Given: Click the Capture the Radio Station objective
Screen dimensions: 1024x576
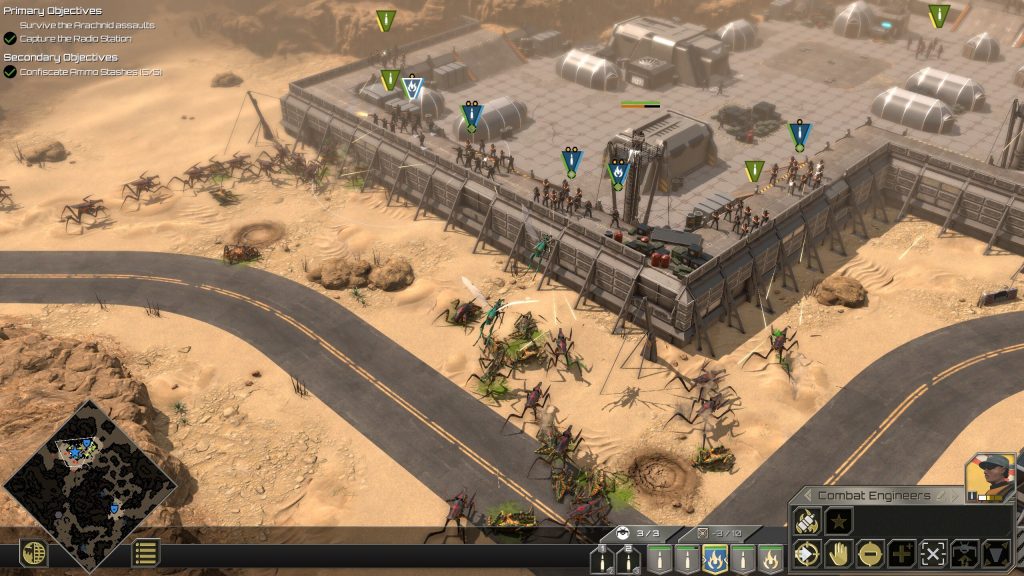Looking at the screenshot, I should tap(75, 38).
